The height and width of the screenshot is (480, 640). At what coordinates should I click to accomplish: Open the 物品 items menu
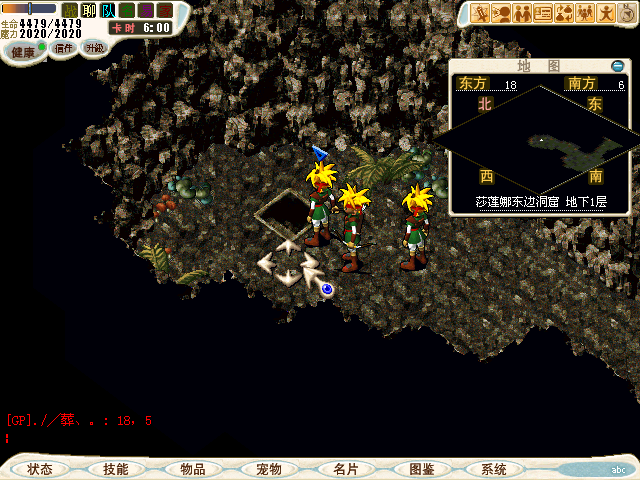point(192,469)
